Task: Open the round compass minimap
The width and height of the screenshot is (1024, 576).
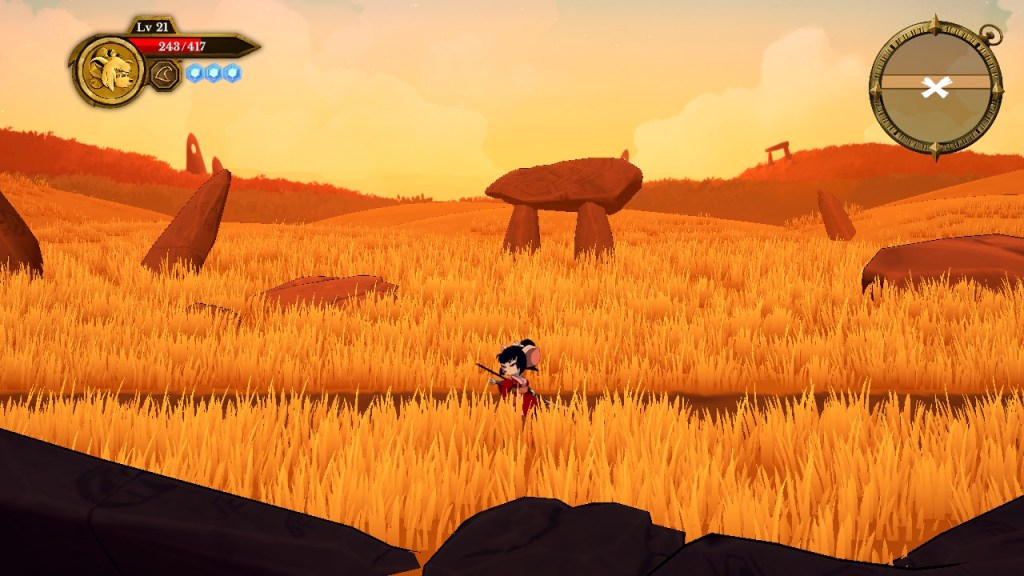Action: click(x=935, y=87)
